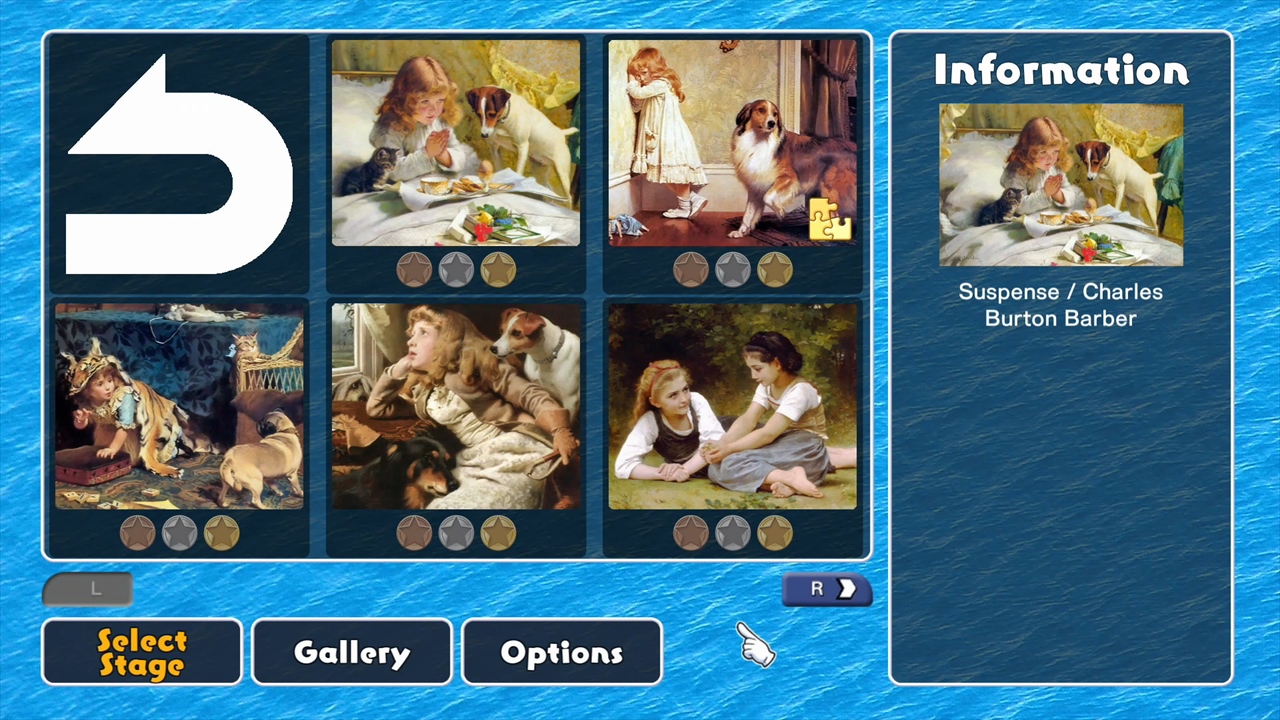1280x720 pixels.
Task: Switch to Select Stage
Action: click(x=141, y=652)
